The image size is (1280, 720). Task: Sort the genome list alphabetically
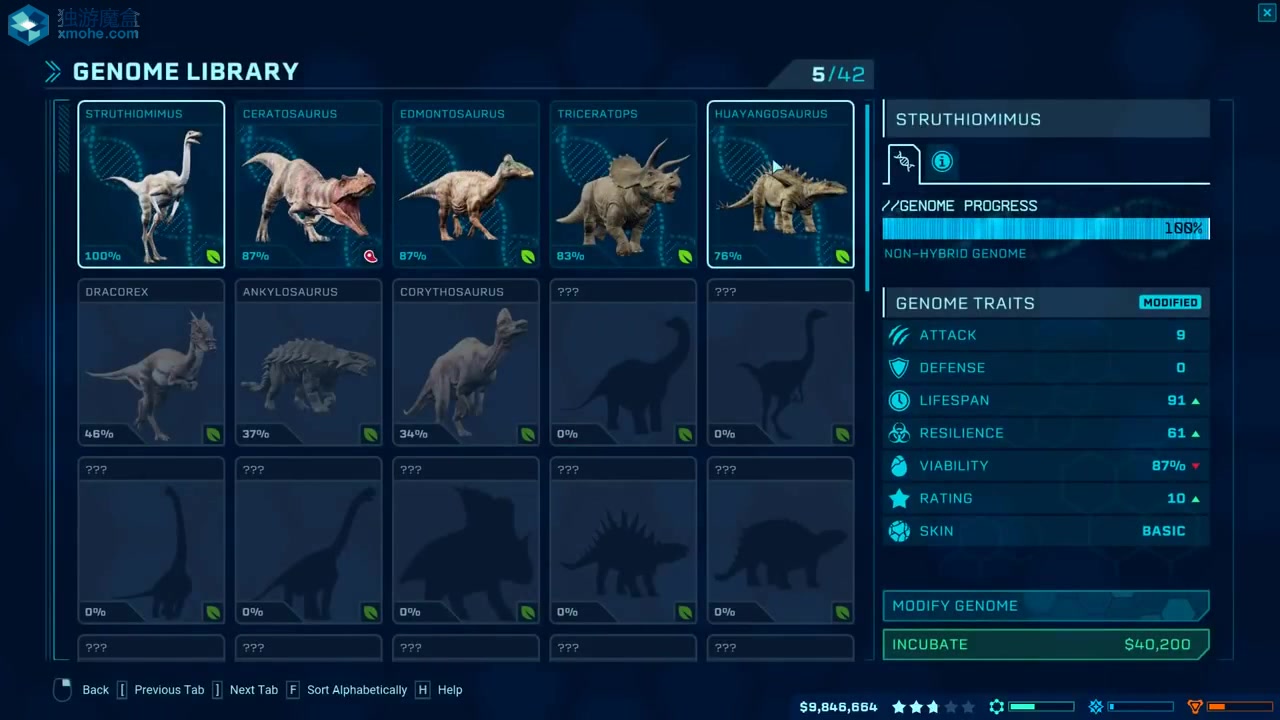pyautogui.click(x=356, y=690)
